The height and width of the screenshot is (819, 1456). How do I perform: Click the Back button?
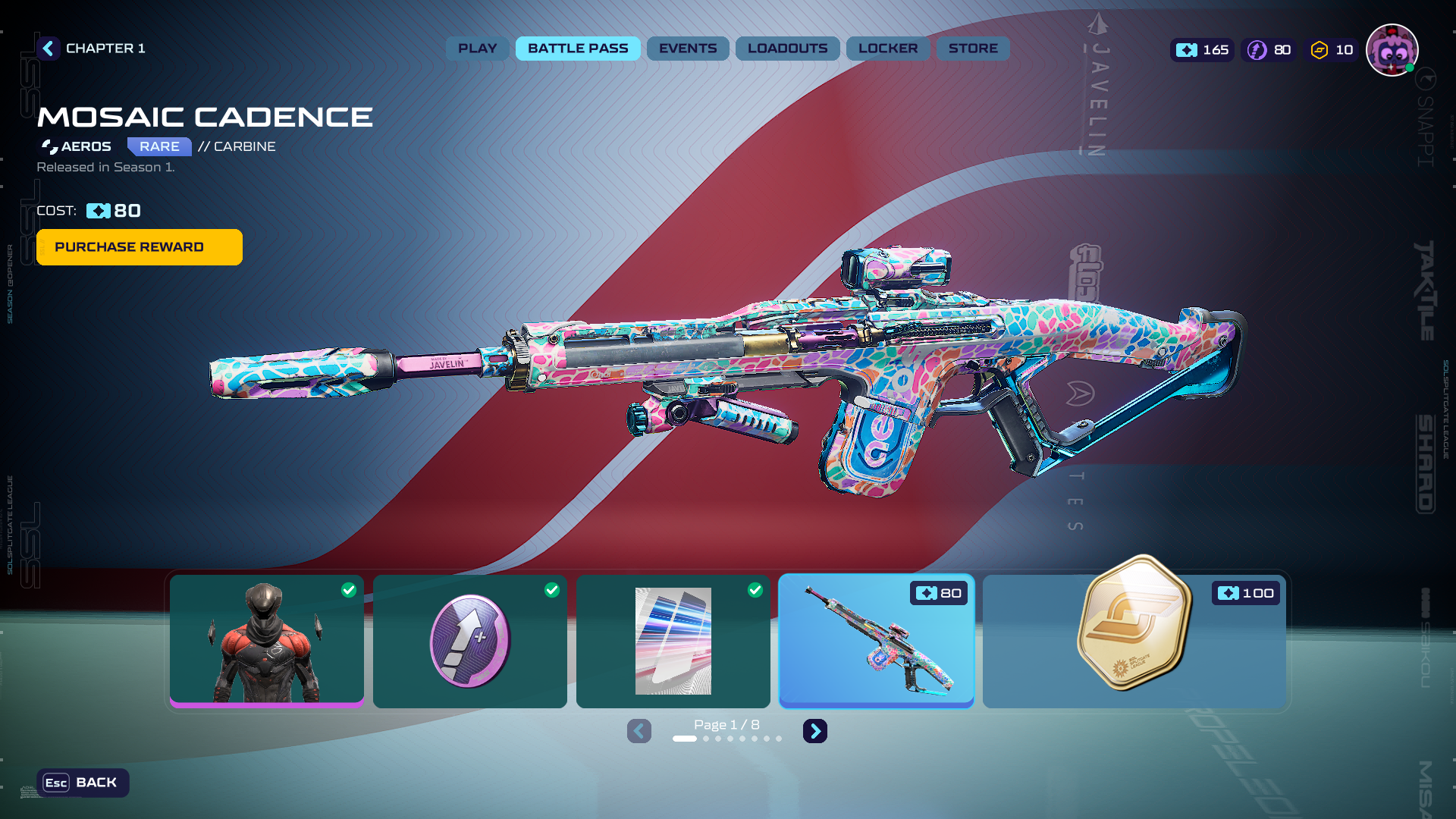point(83,783)
